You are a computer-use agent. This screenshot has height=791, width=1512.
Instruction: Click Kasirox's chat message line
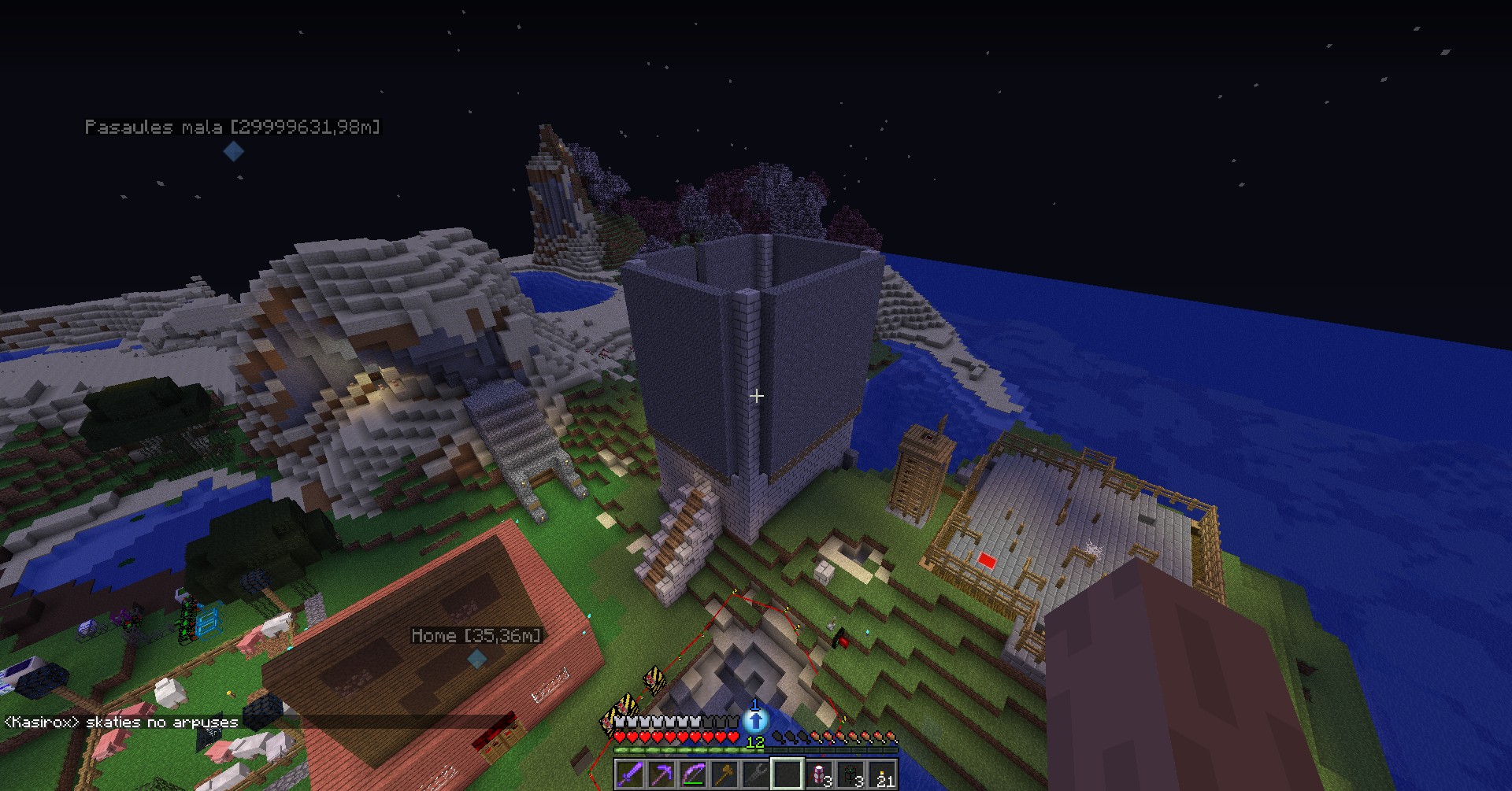(x=121, y=722)
